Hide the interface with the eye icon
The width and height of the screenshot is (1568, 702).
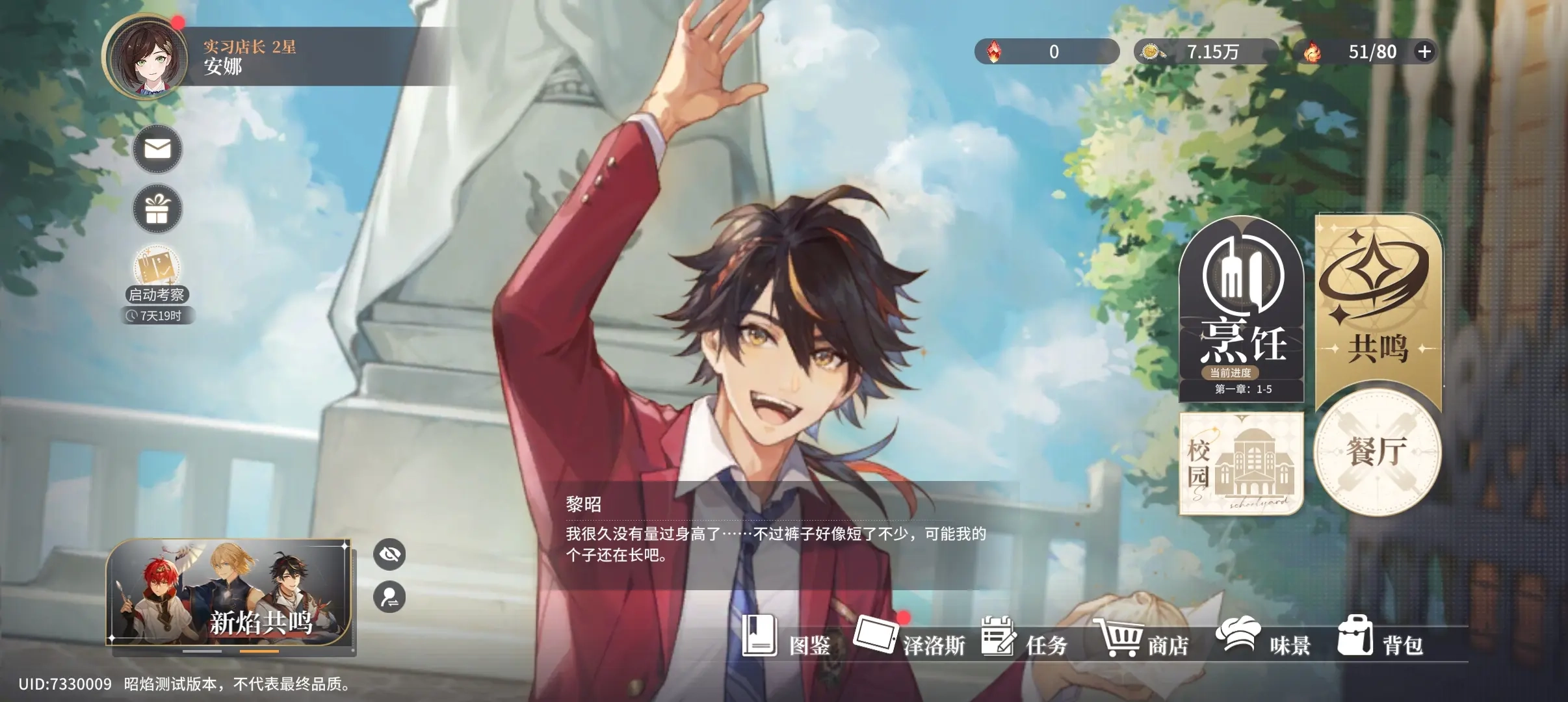pyautogui.click(x=389, y=554)
